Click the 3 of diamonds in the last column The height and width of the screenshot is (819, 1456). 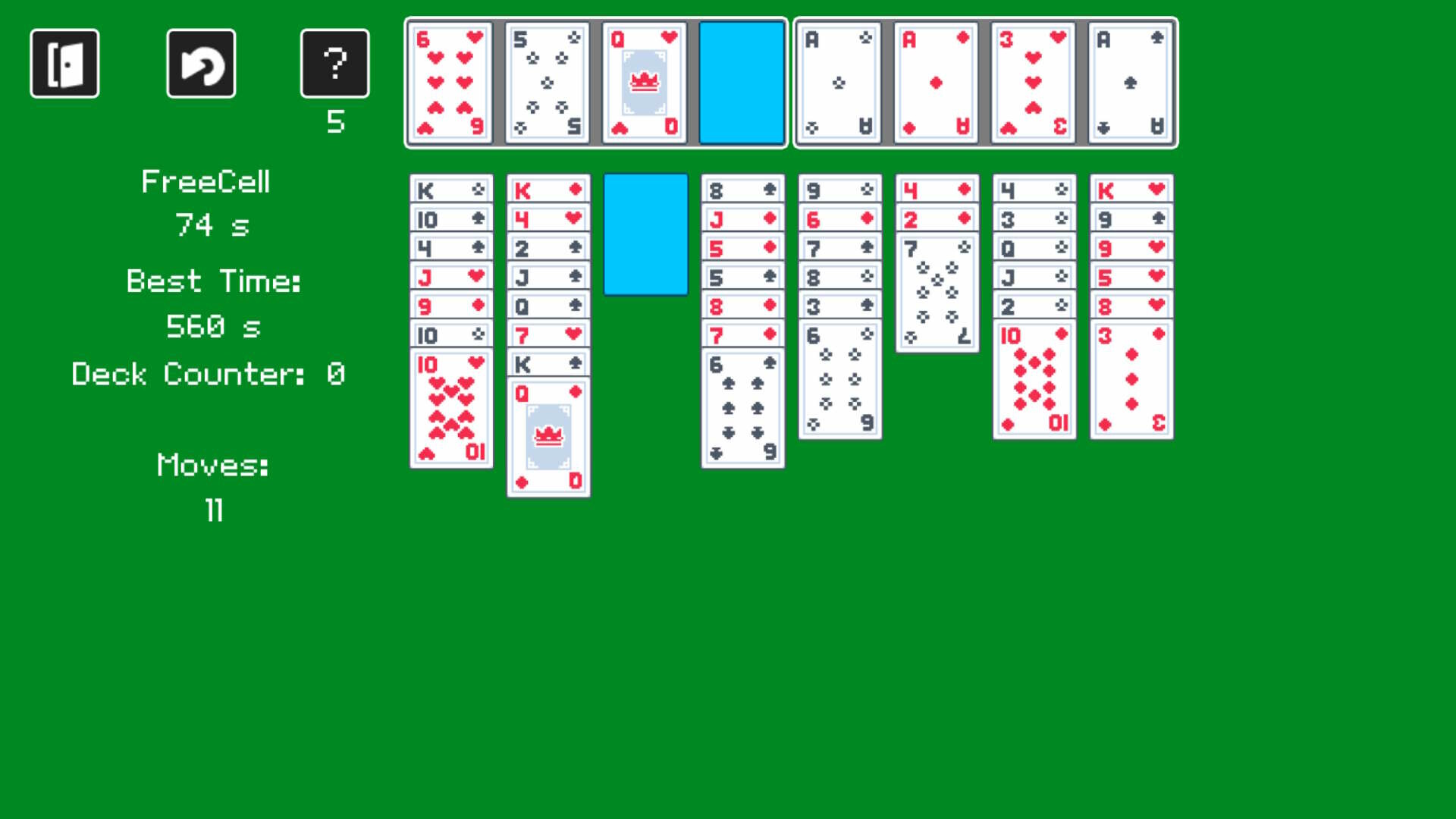(1131, 377)
